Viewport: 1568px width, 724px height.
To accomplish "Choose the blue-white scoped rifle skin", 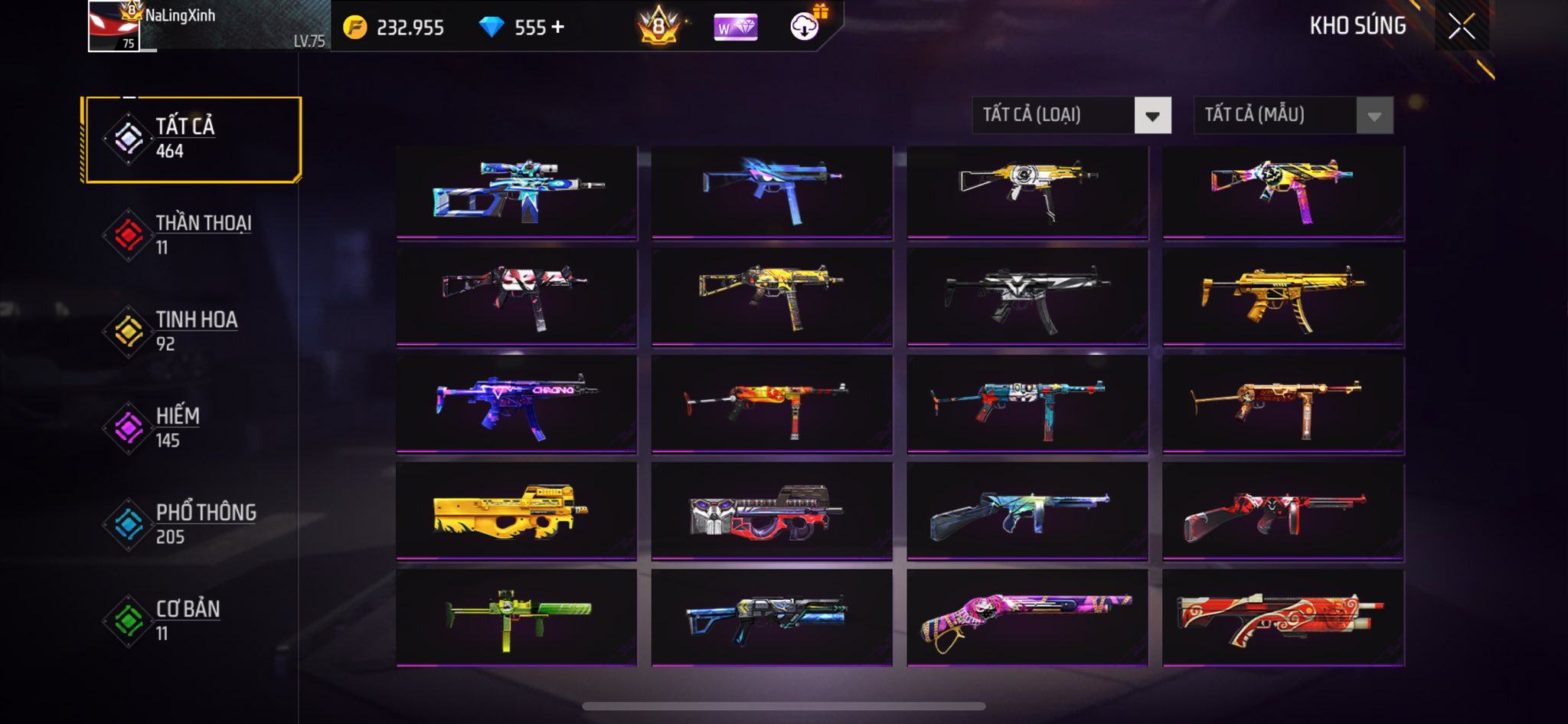I will (517, 192).
